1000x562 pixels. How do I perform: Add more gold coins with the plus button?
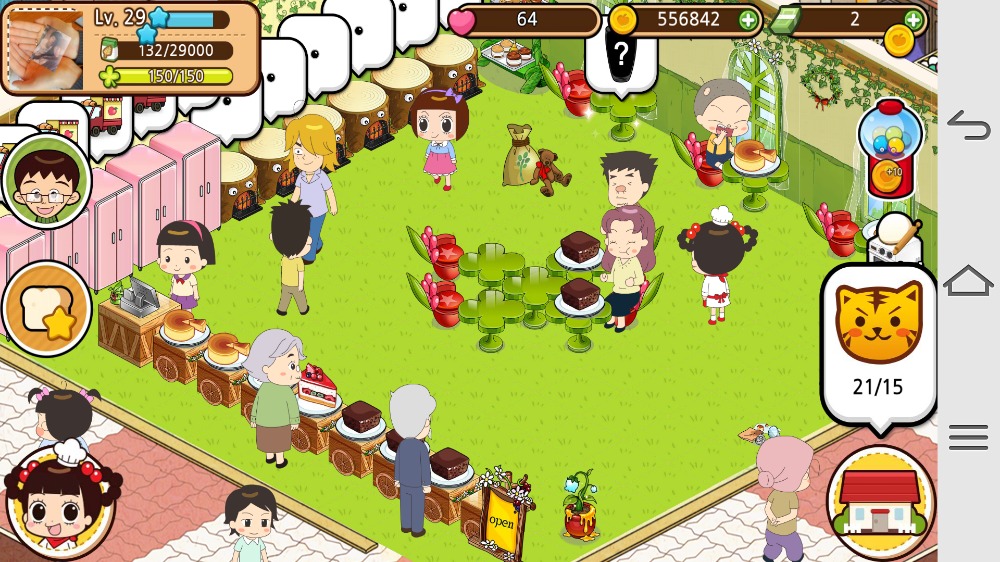[748, 19]
